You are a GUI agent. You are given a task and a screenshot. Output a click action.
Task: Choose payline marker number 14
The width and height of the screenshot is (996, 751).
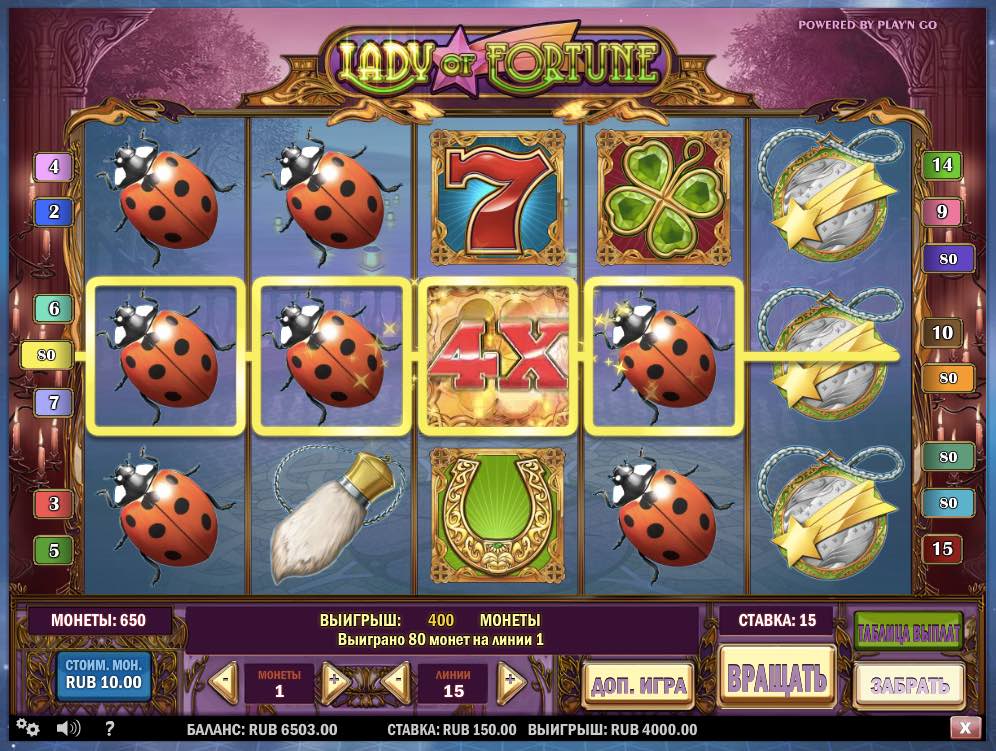[942, 165]
